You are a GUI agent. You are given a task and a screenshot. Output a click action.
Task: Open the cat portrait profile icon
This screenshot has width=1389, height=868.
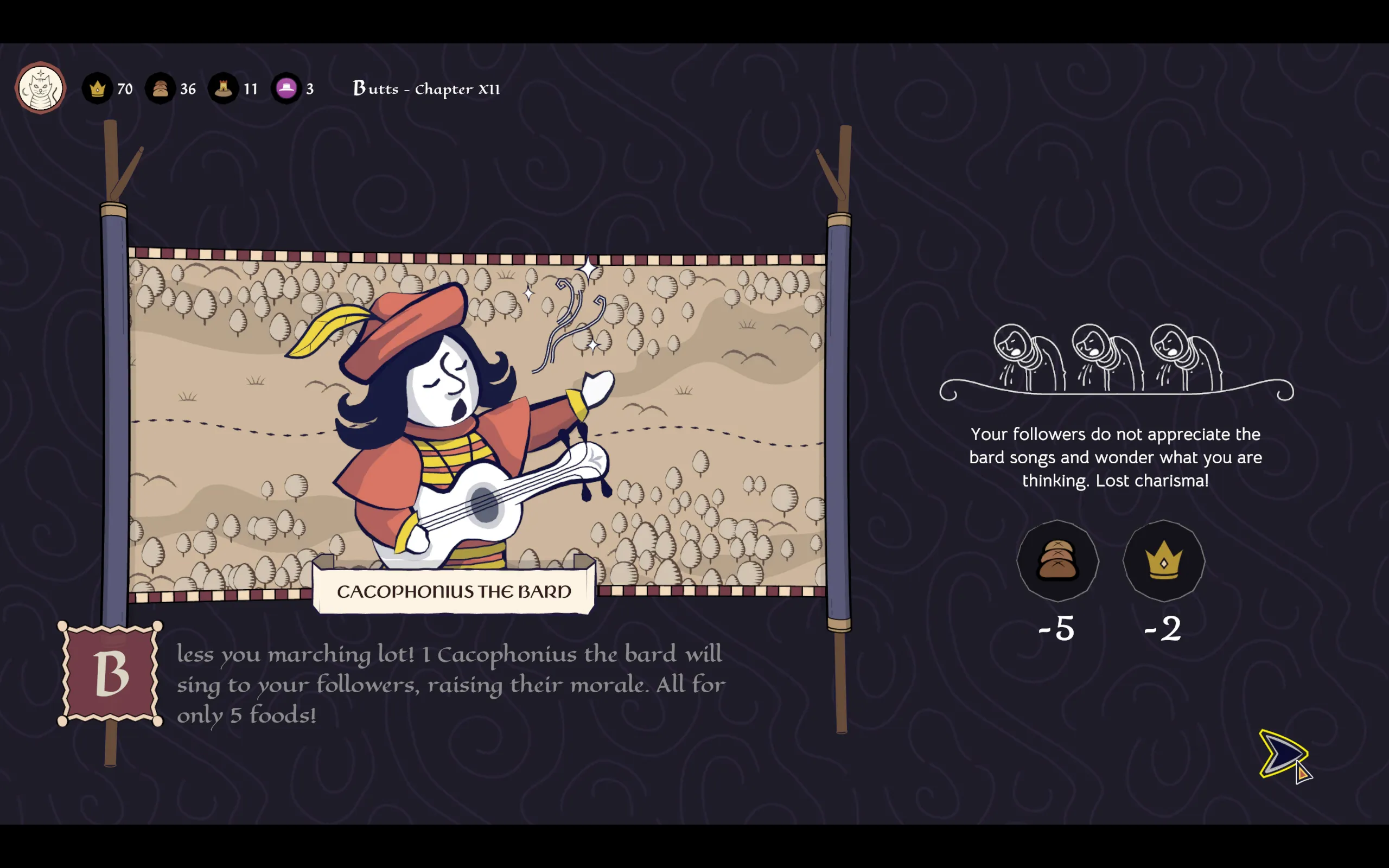(40, 88)
